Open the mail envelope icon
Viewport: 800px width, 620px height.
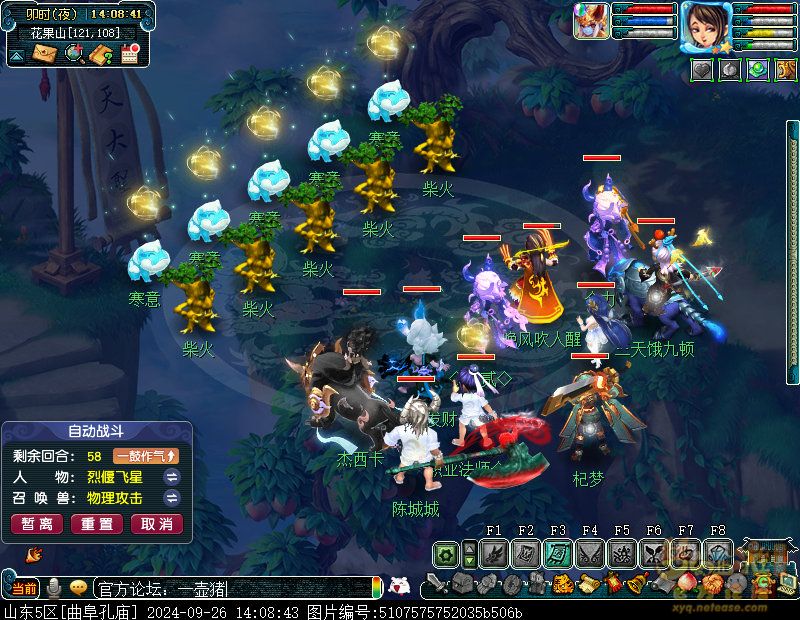(45, 54)
